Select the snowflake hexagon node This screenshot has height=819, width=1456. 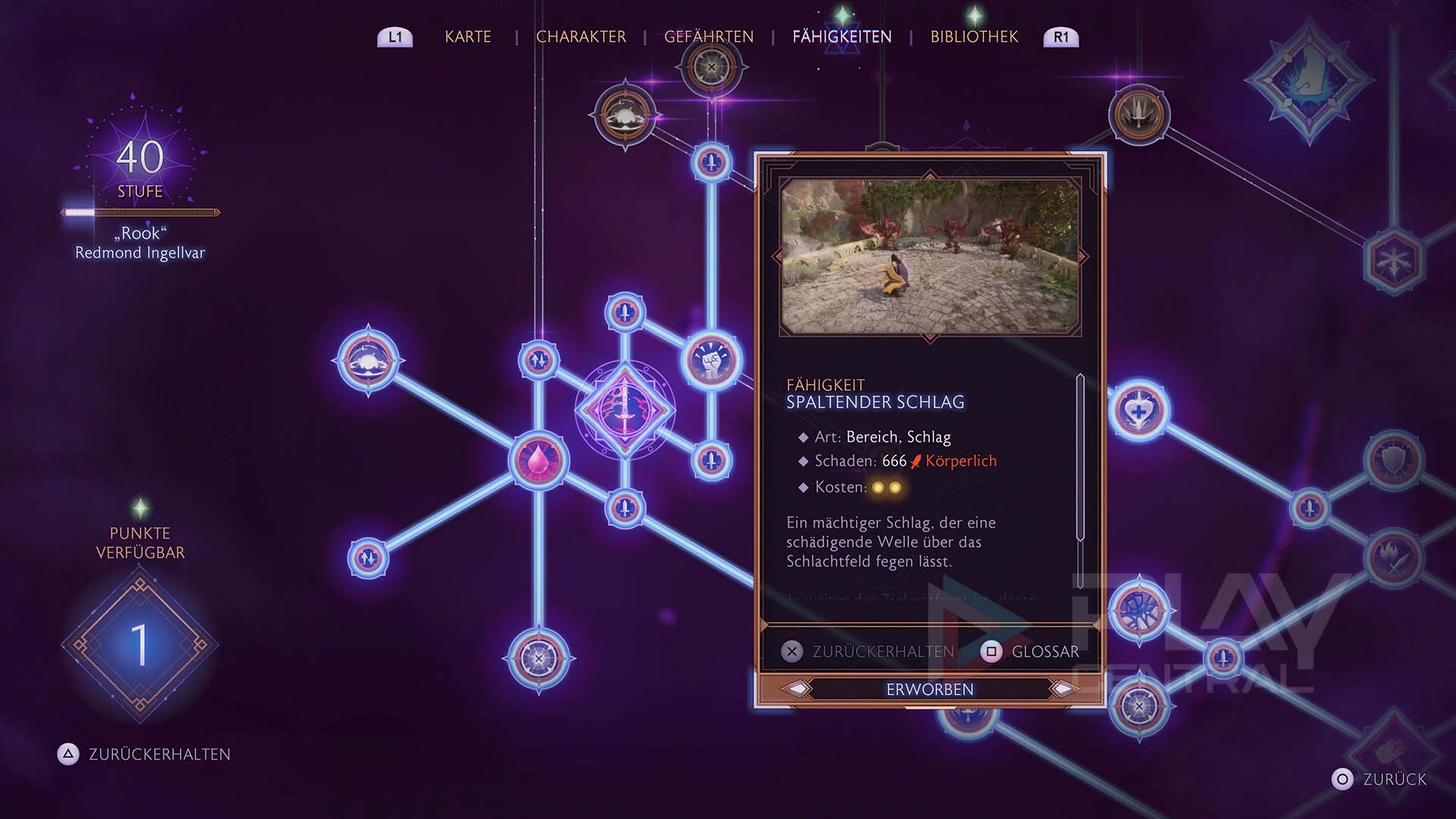tap(1394, 262)
